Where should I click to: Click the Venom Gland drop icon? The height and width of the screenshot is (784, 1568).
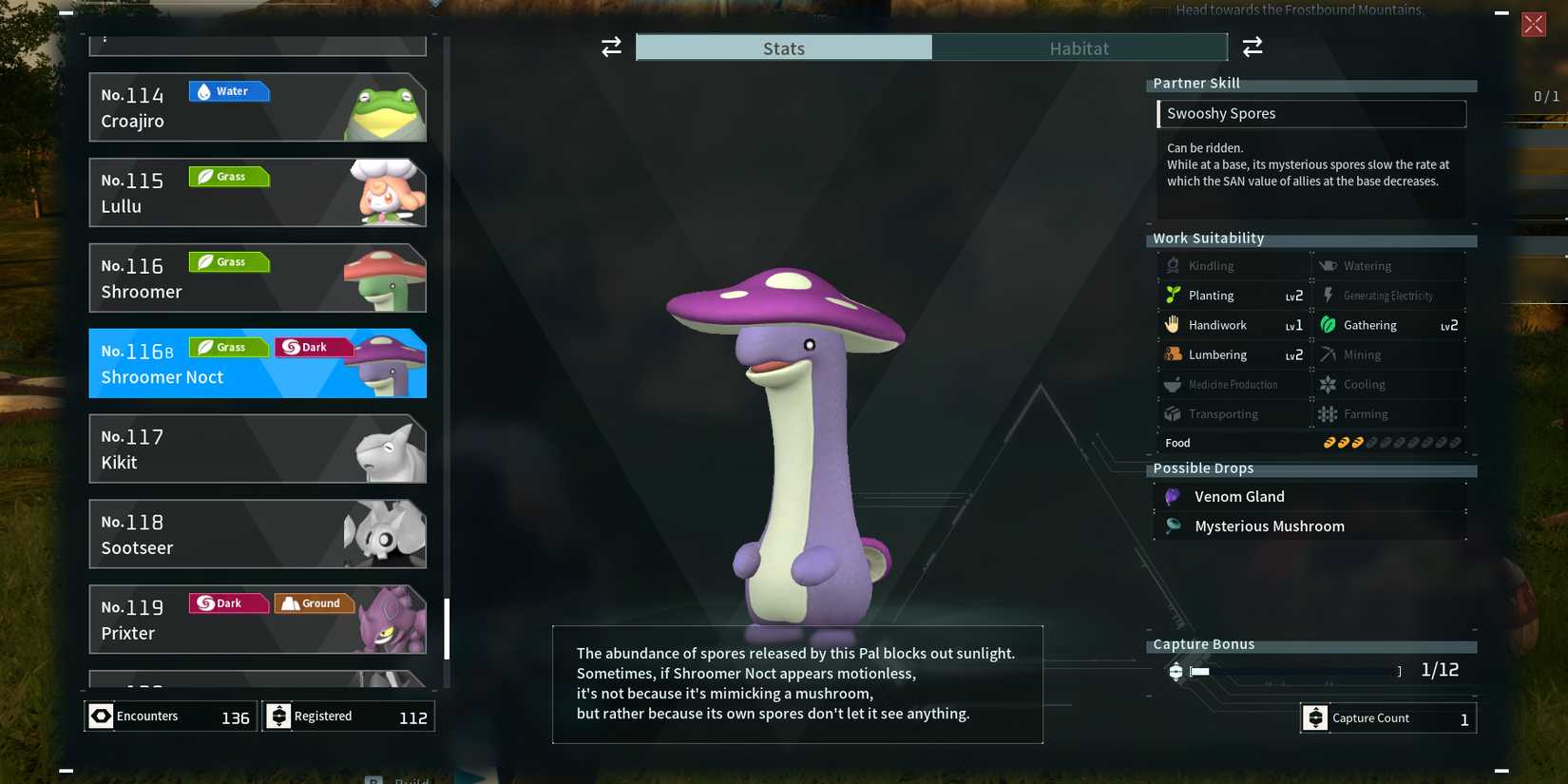(1172, 496)
